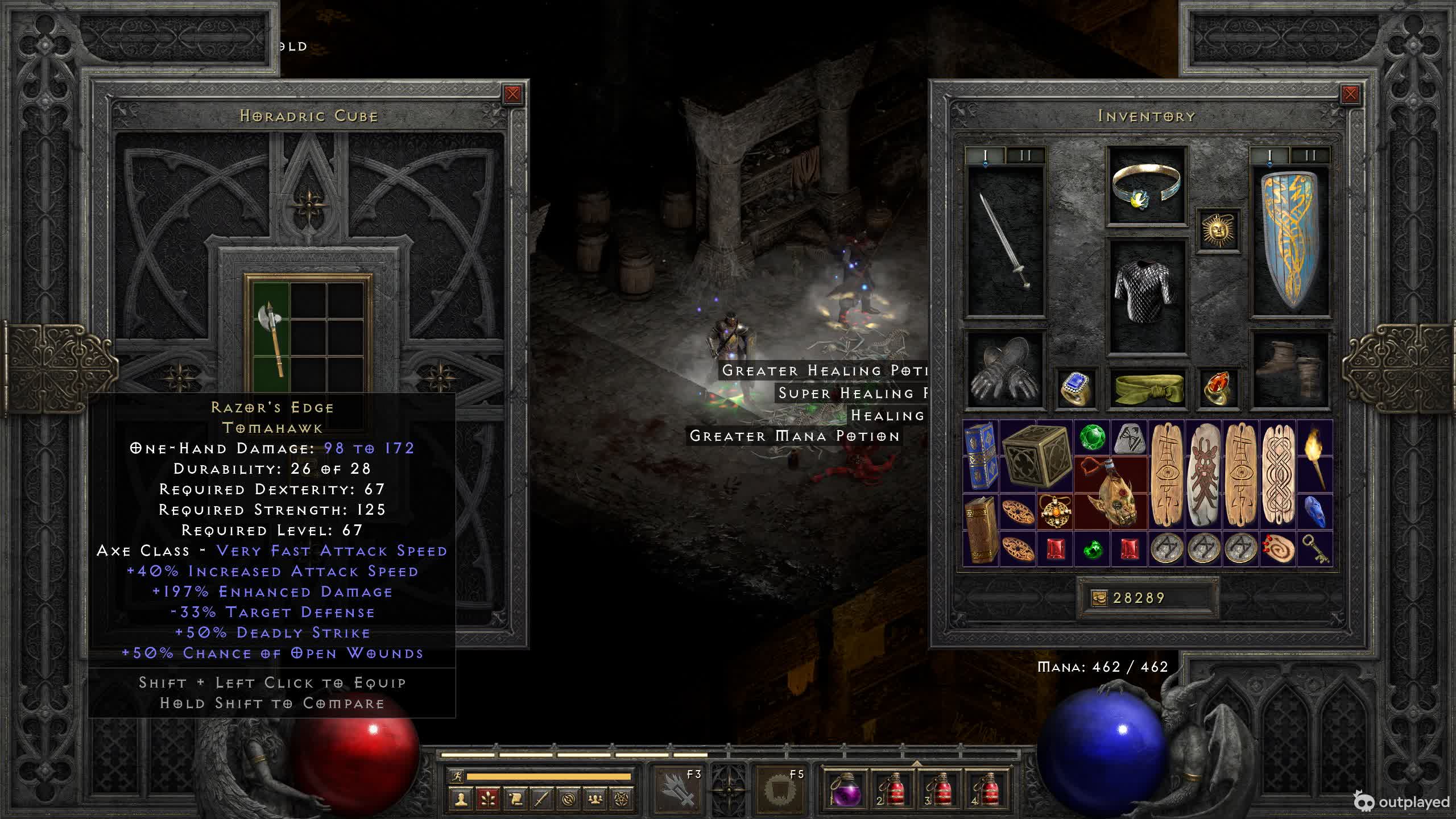The height and width of the screenshot is (819, 1456).
Task: Pick up the torch in inventory
Action: (x=1314, y=456)
